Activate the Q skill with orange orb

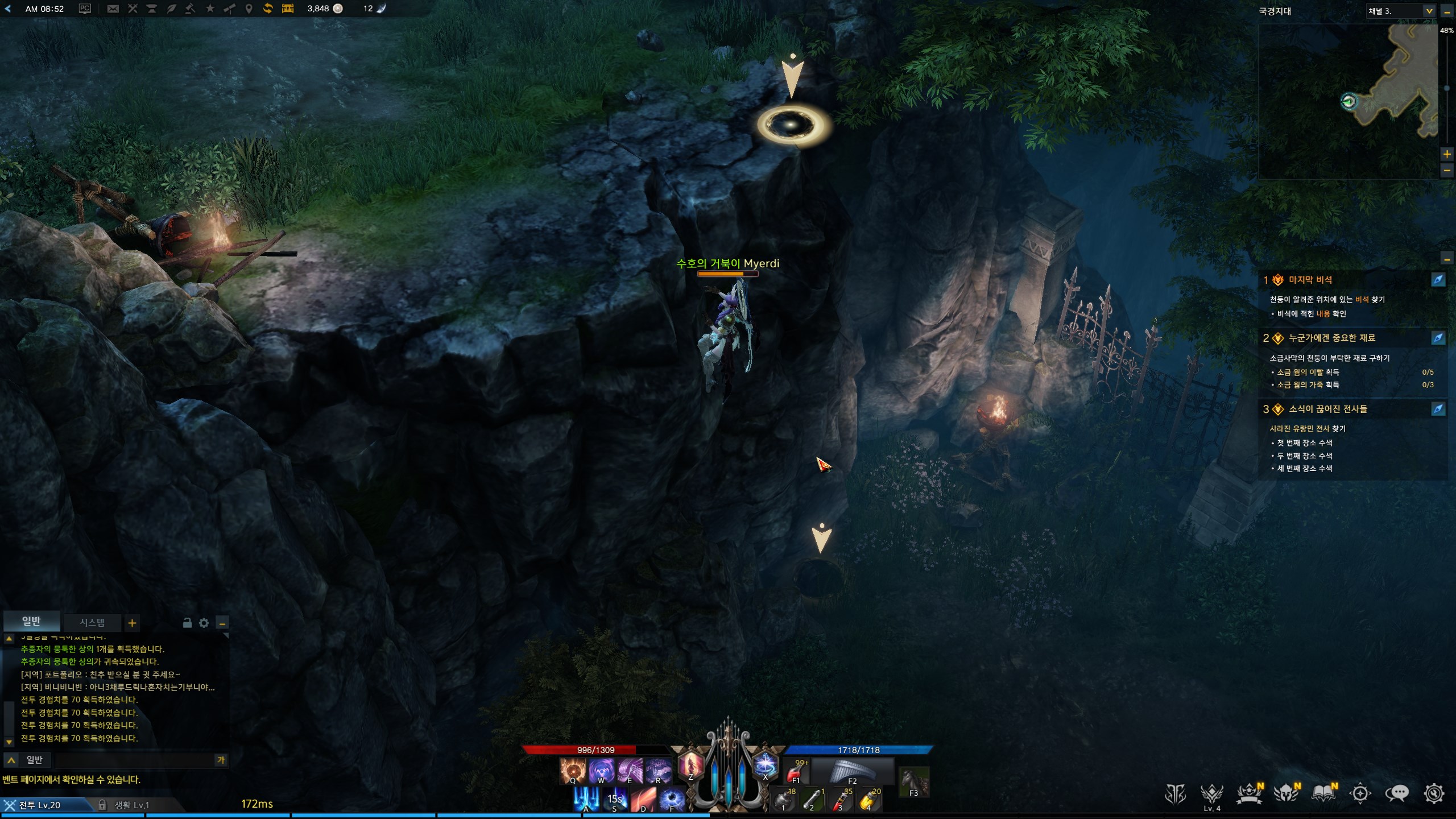(x=572, y=771)
